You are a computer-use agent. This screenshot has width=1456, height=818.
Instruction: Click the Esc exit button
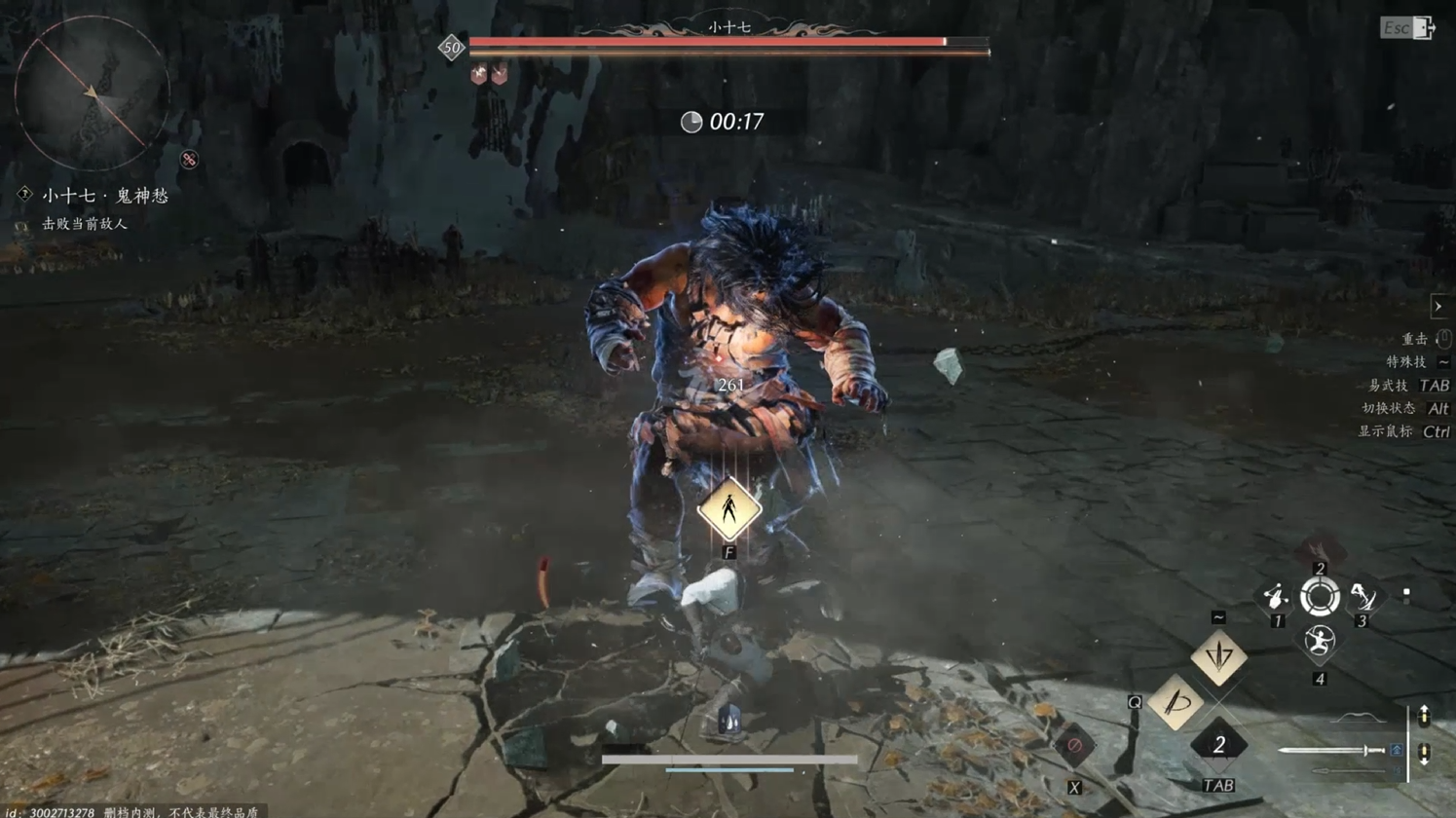click(x=1407, y=28)
